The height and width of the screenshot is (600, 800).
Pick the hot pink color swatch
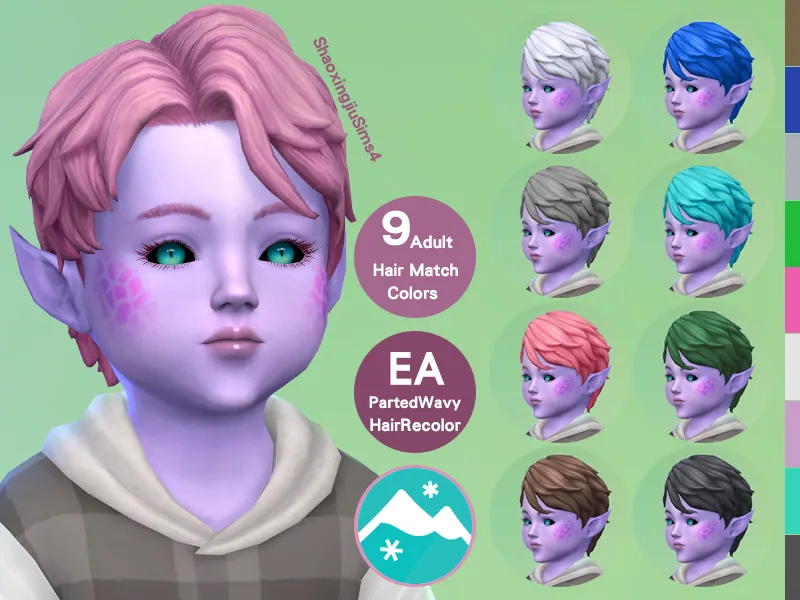(792, 300)
